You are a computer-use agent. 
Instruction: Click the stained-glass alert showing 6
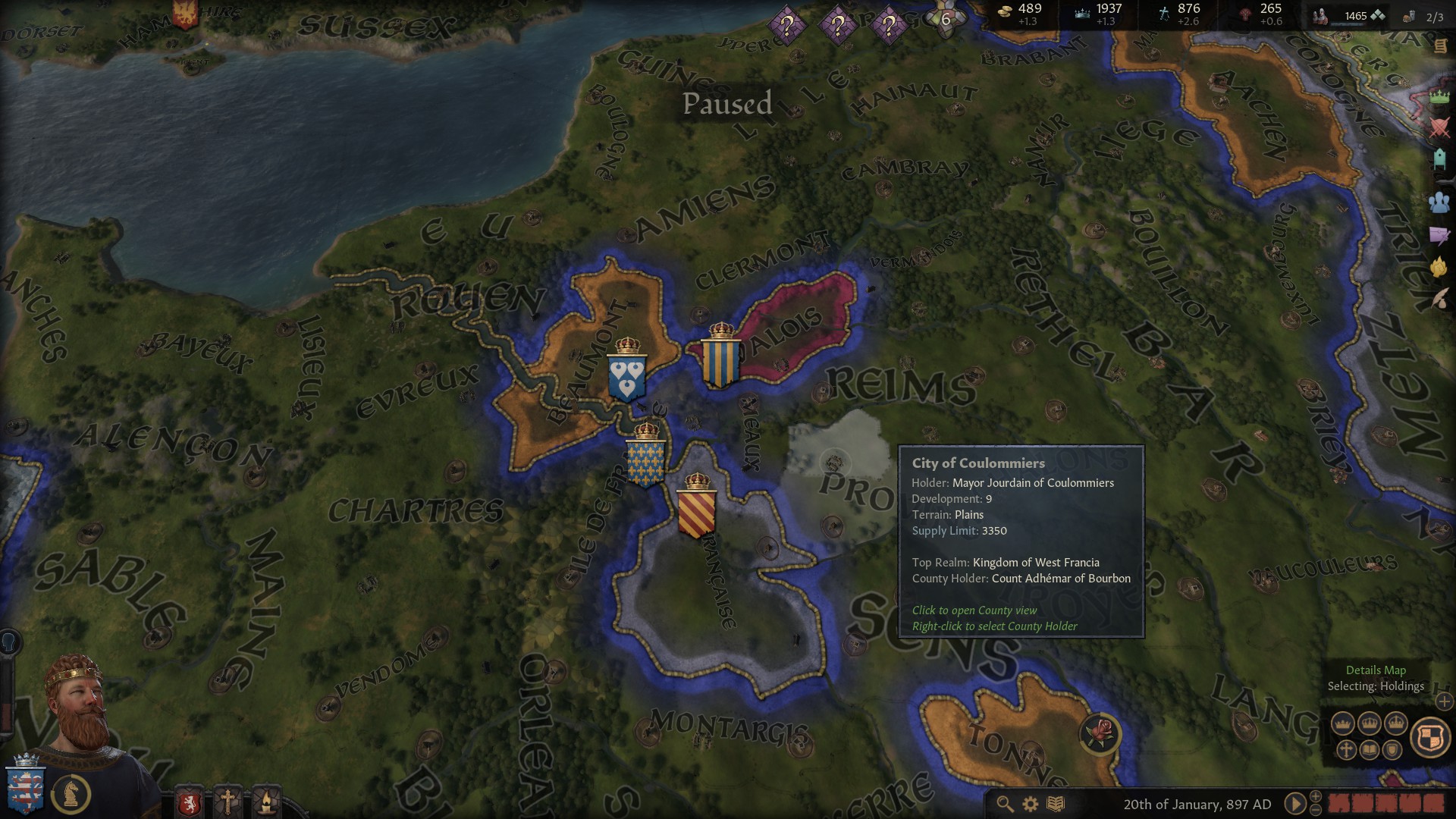[945, 19]
